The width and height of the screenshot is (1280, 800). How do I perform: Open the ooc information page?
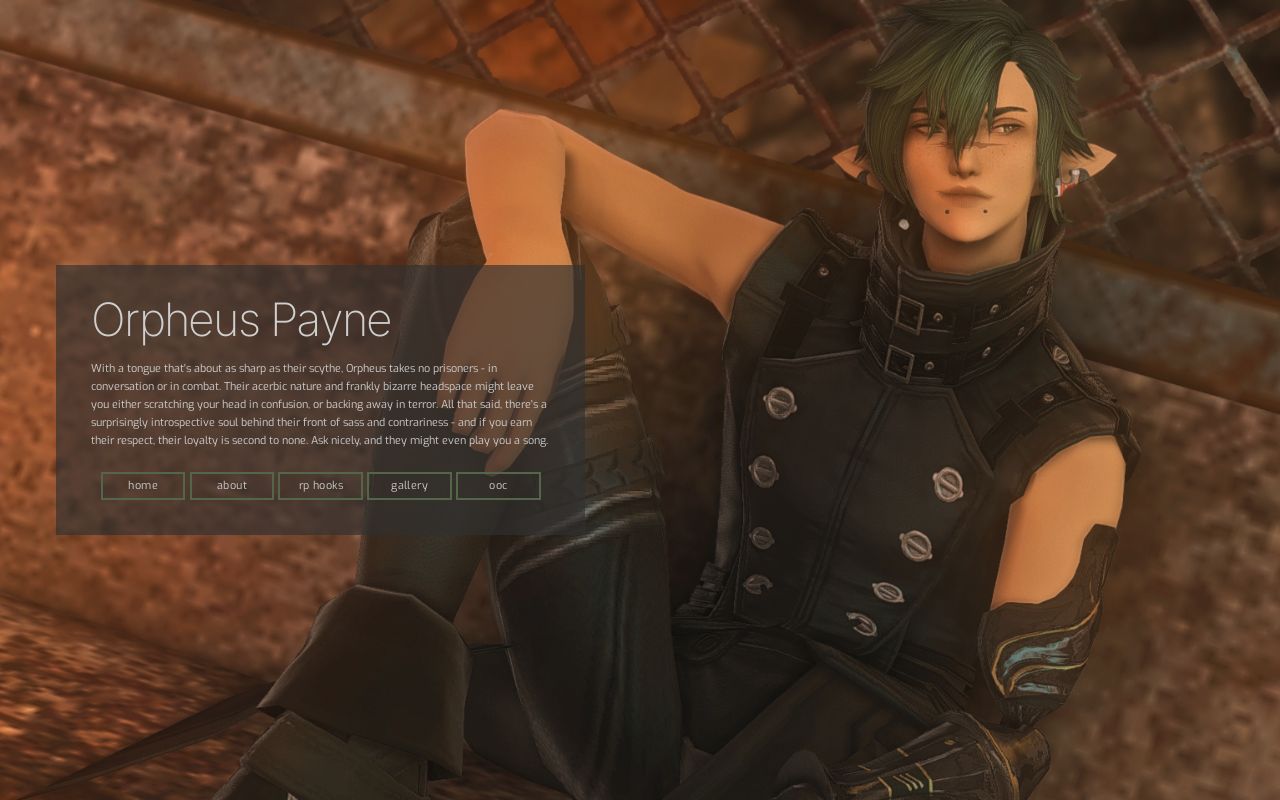[498, 485]
